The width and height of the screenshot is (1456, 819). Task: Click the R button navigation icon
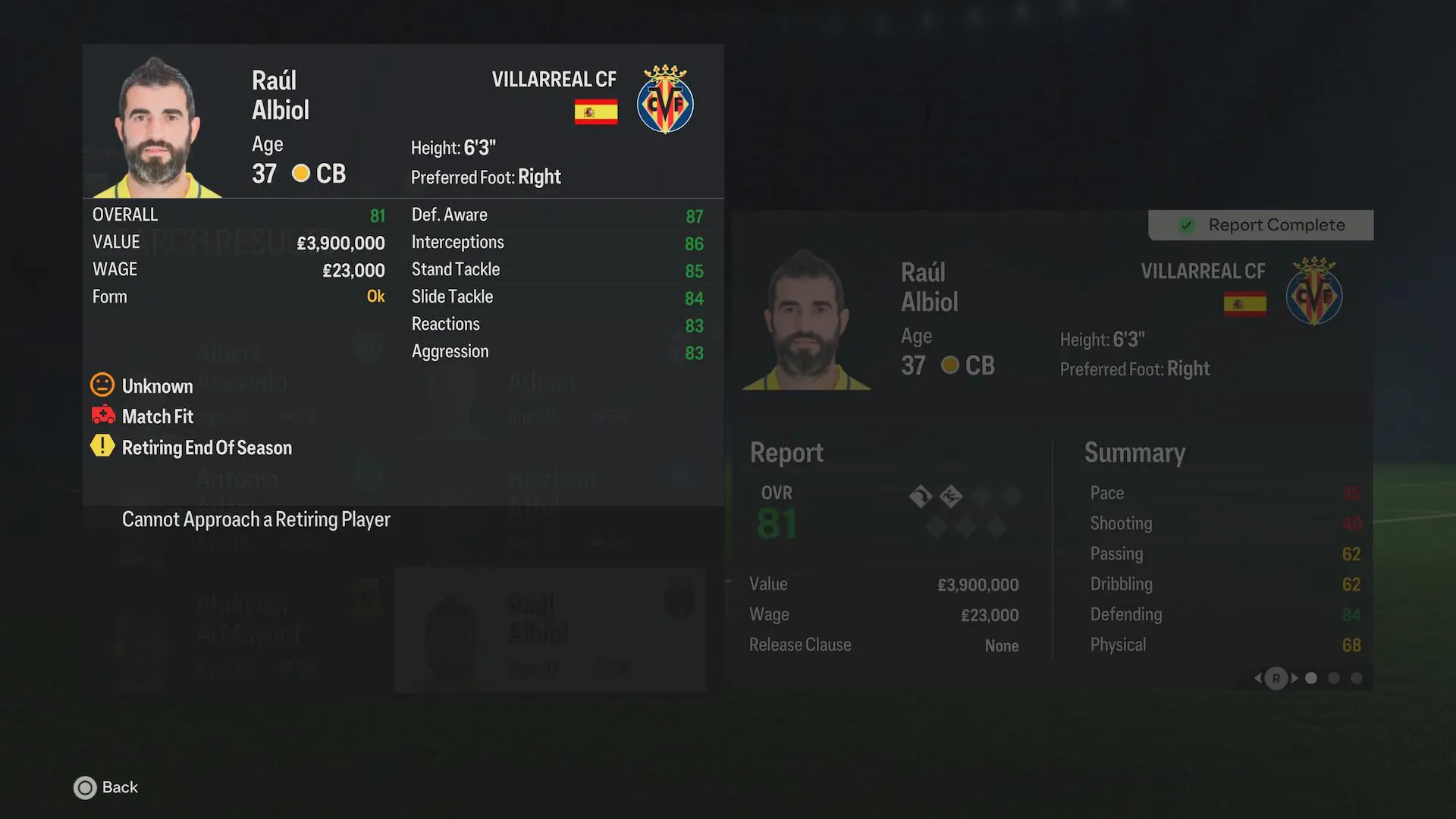(1275, 679)
